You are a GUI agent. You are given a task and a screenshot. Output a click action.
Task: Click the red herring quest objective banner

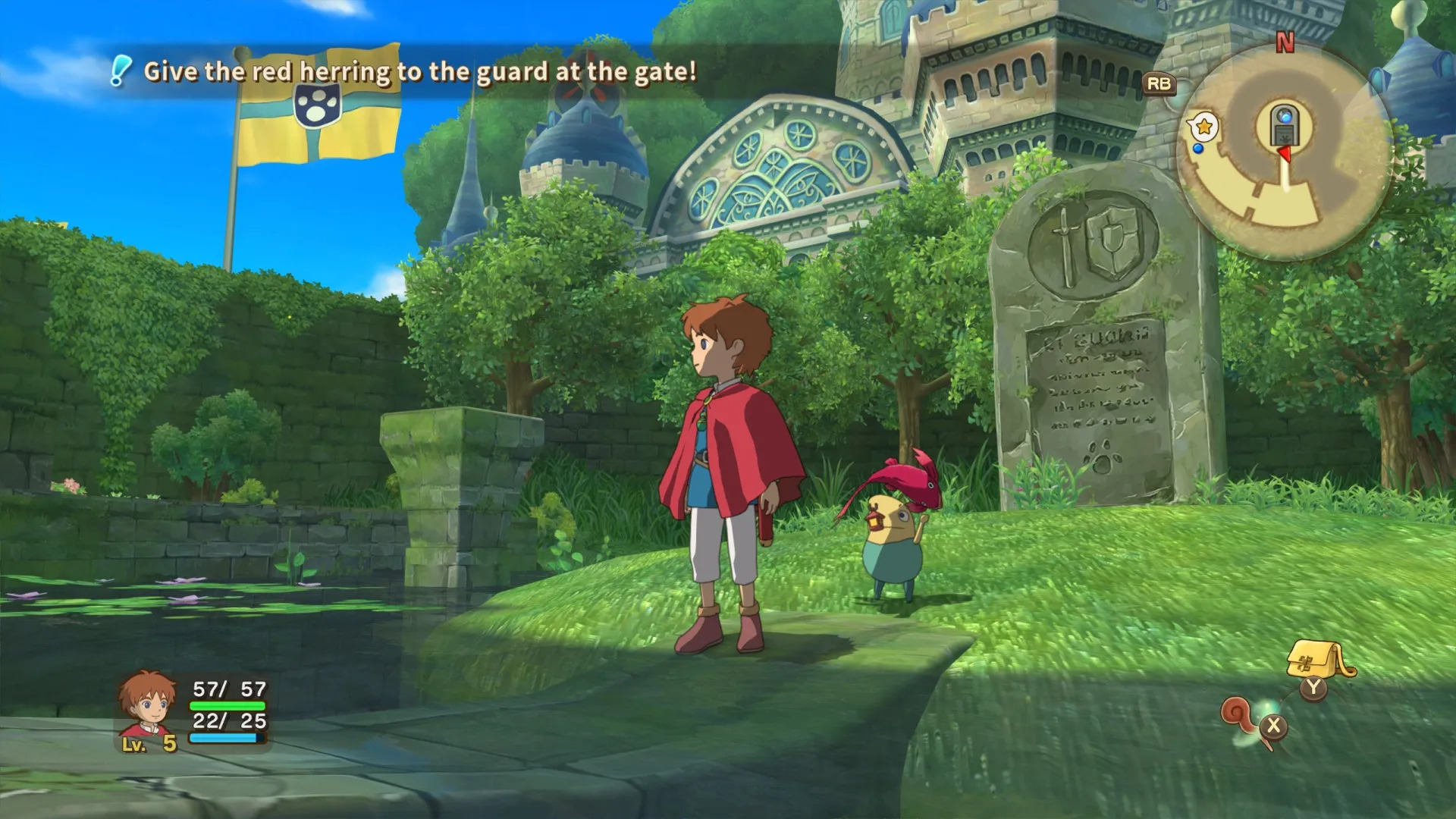[x=419, y=72]
